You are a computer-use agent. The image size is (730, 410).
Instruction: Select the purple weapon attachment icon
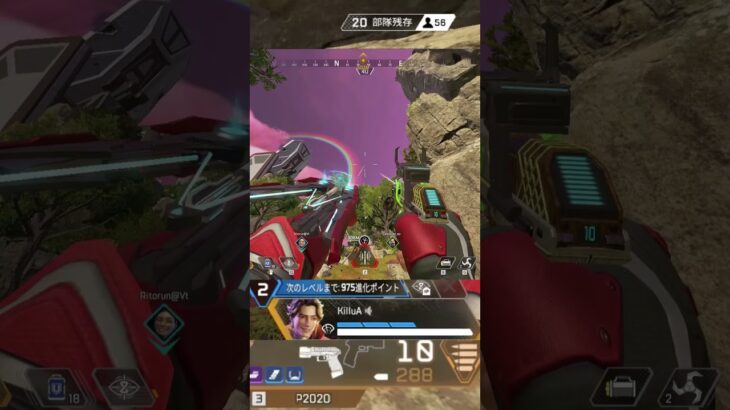(x=255, y=374)
